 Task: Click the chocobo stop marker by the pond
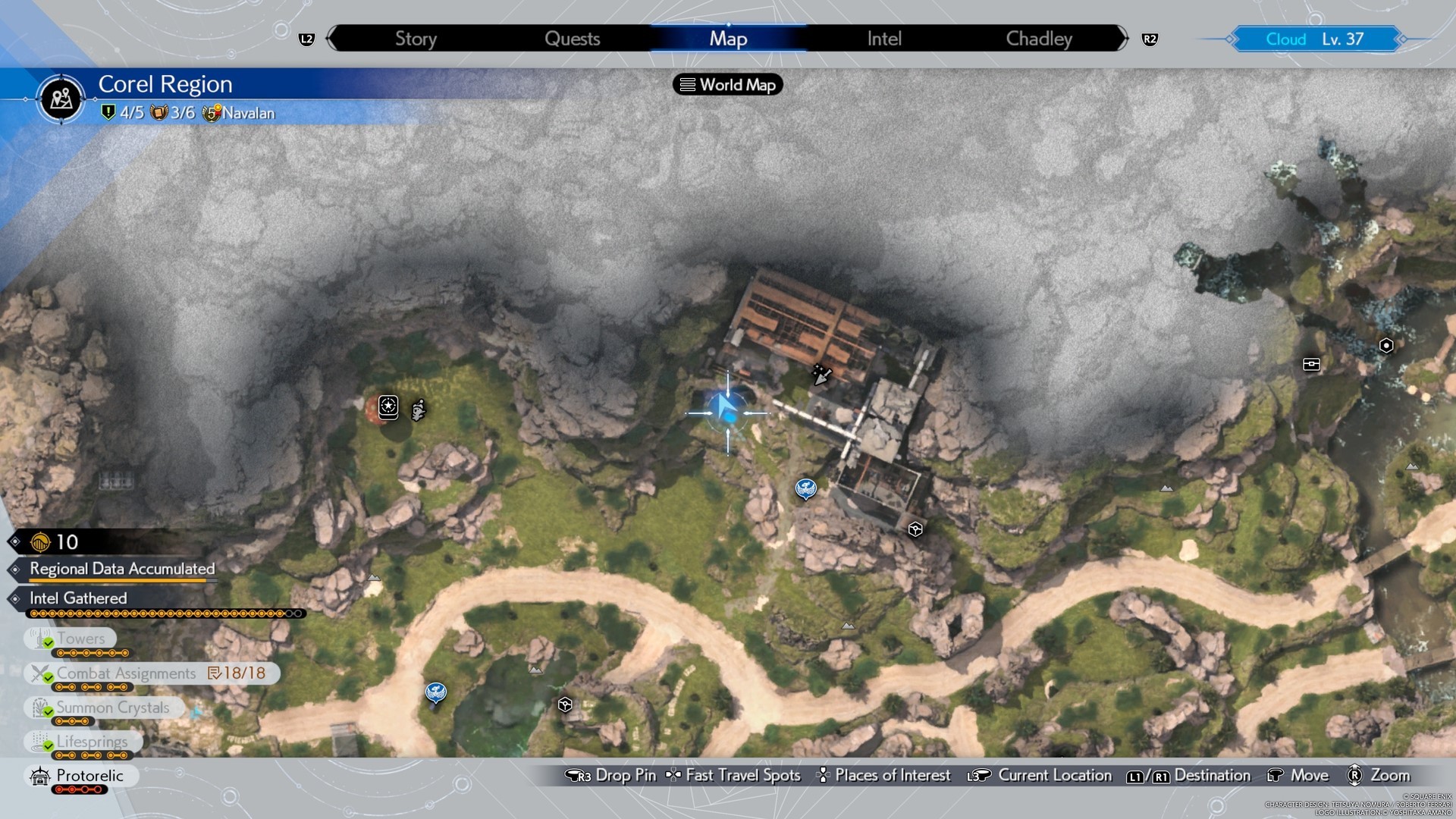pos(435,692)
